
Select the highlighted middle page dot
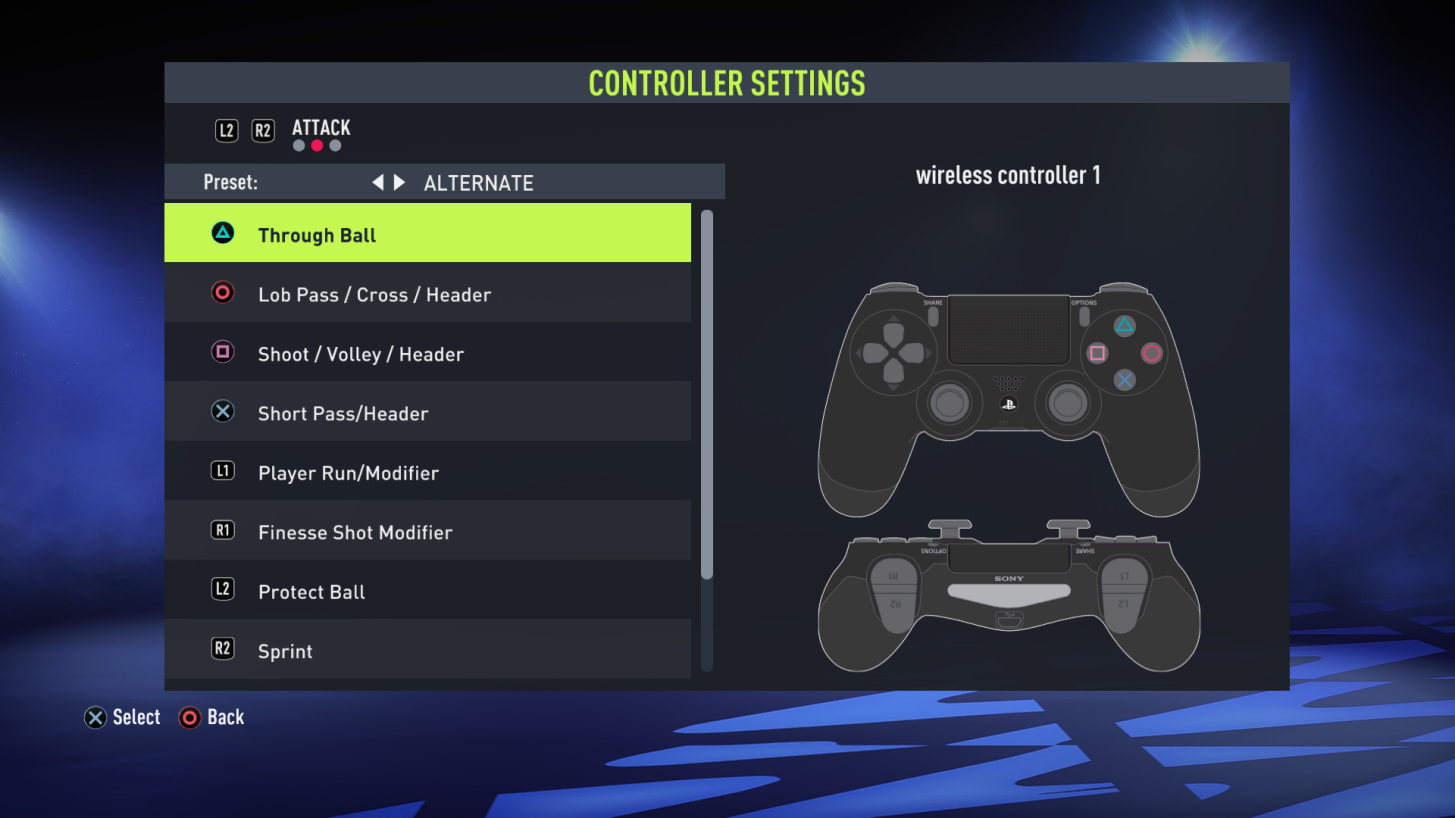pyautogui.click(x=316, y=145)
